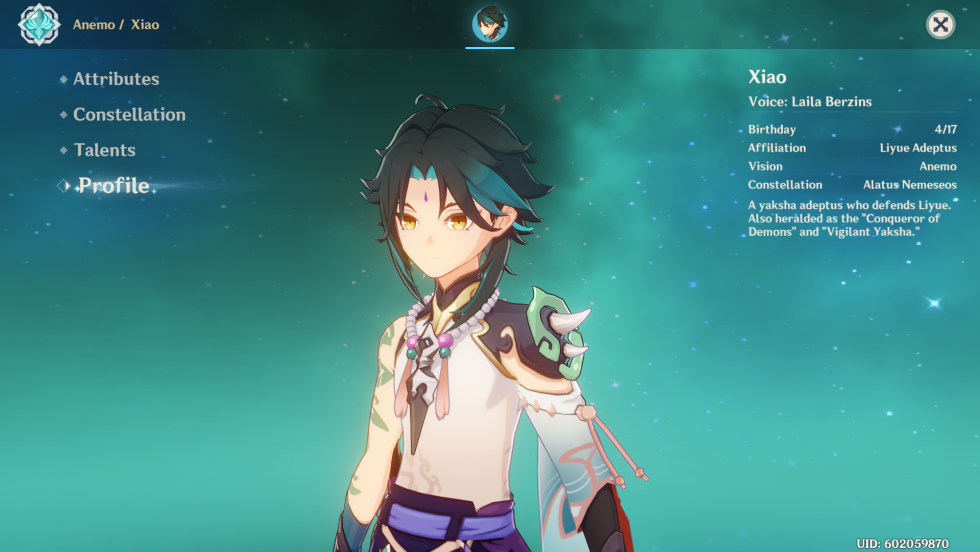Open the Attributes section
Viewport: 980px width, 552px height.
[x=115, y=79]
